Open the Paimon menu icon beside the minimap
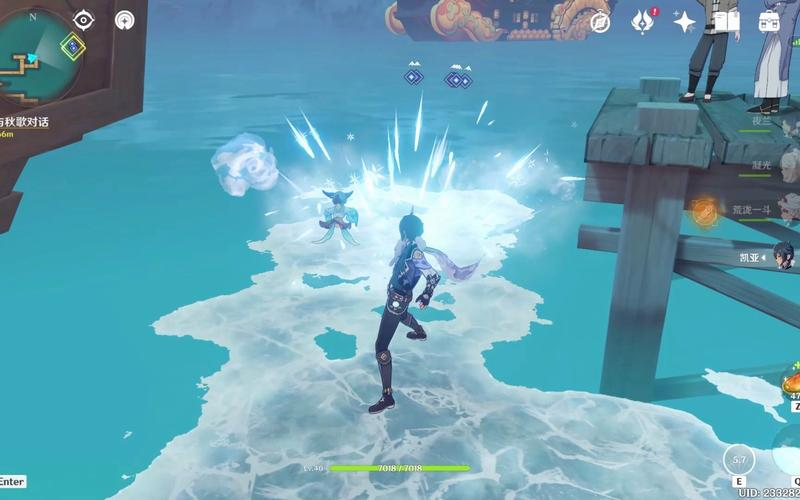The width and height of the screenshot is (800, 500). 124,20
